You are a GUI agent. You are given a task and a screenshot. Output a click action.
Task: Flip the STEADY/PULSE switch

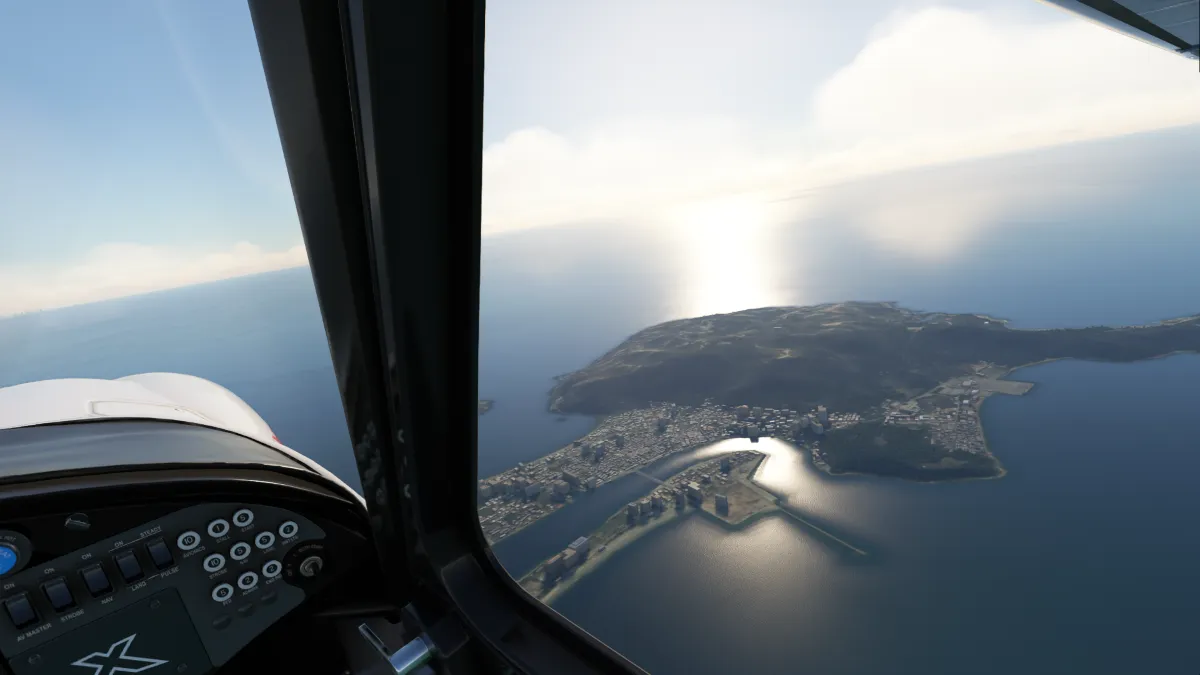pyautogui.click(x=159, y=554)
